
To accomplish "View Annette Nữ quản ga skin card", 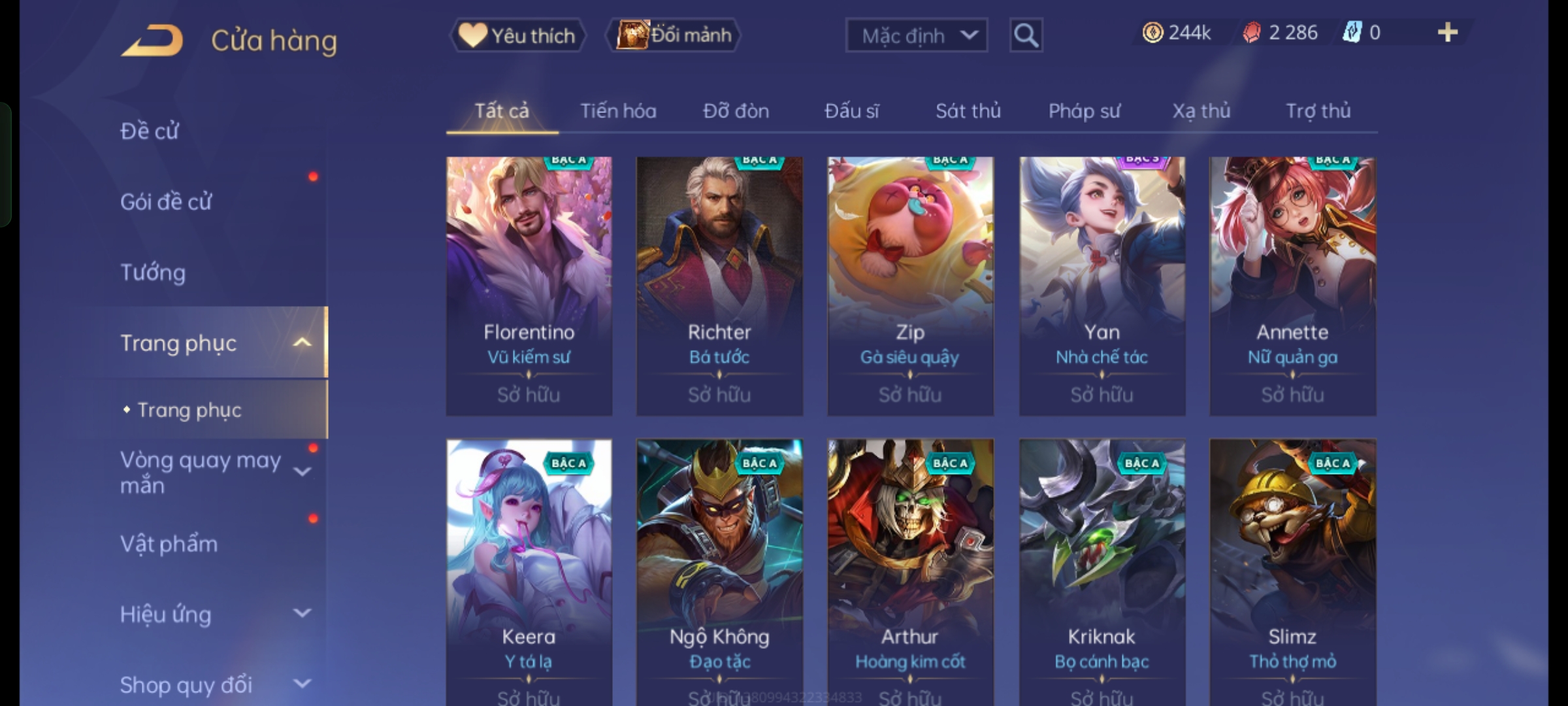I will tap(1292, 286).
